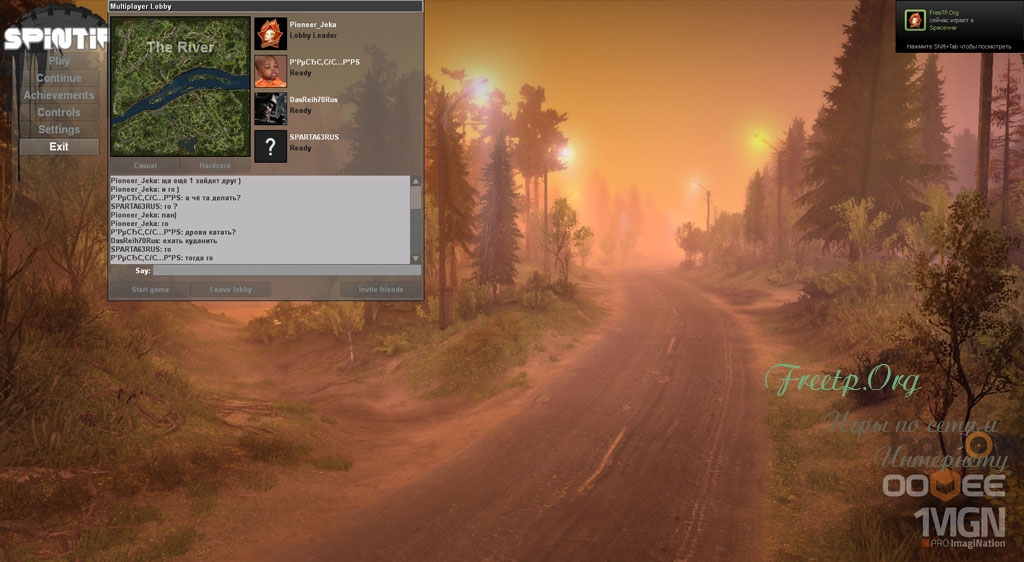Focus the Say chat input field
The width and height of the screenshot is (1024, 562).
(286, 270)
